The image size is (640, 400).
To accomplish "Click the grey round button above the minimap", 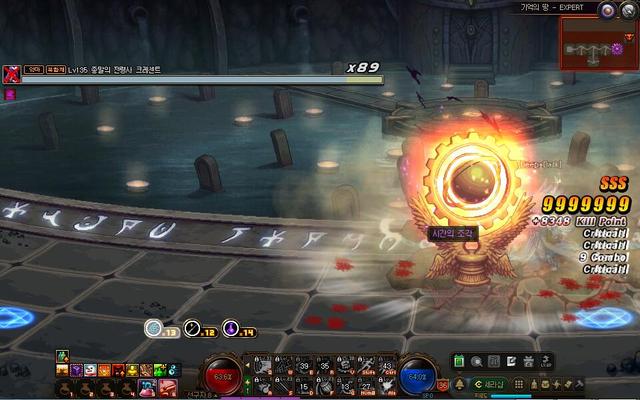I will pyautogui.click(x=628, y=9).
